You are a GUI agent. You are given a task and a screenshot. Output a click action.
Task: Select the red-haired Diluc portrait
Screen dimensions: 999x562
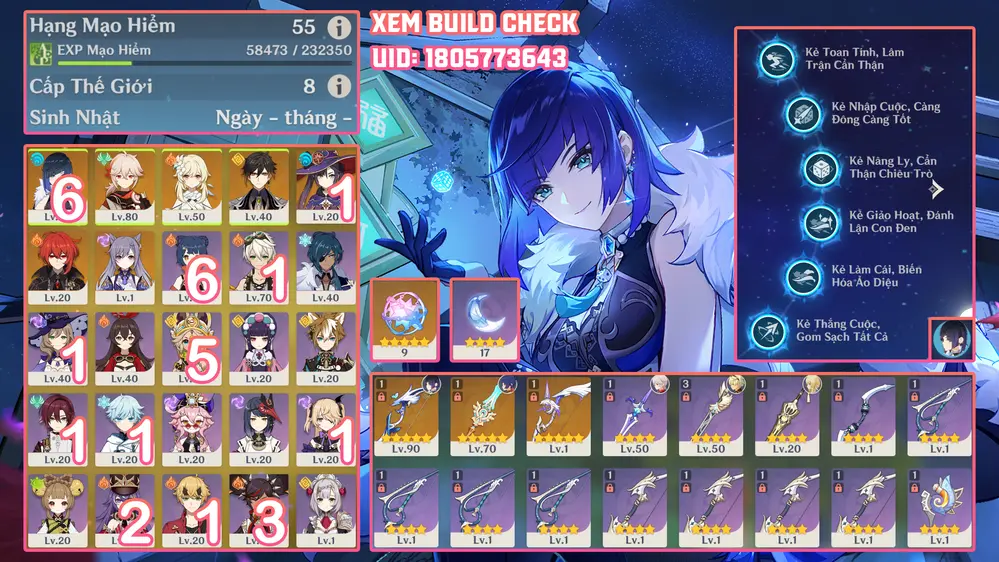coord(55,267)
